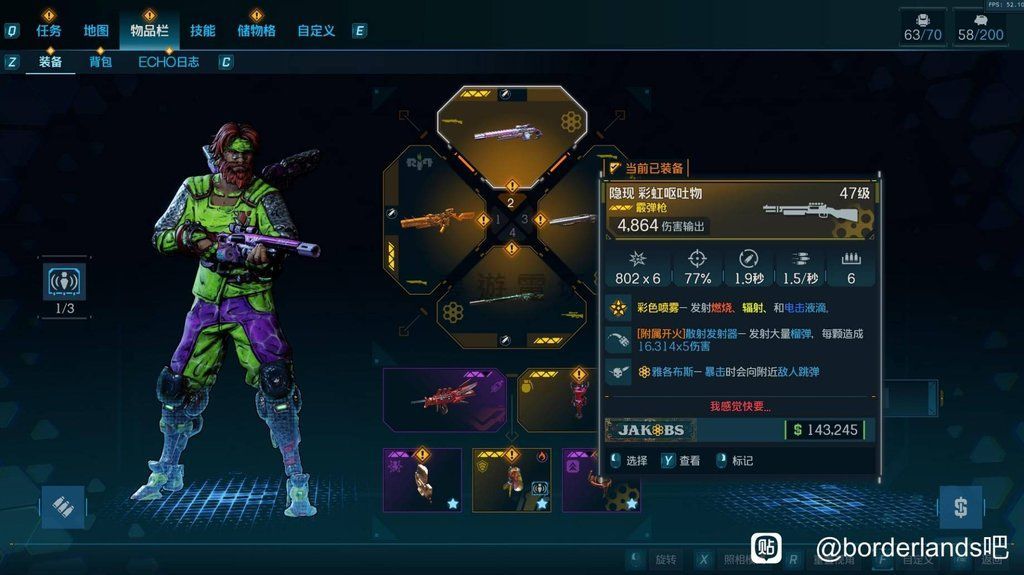The image size is (1024, 575).
Task: Pick the silver gun in weapon slot 3
Action: [x=573, y=219]
